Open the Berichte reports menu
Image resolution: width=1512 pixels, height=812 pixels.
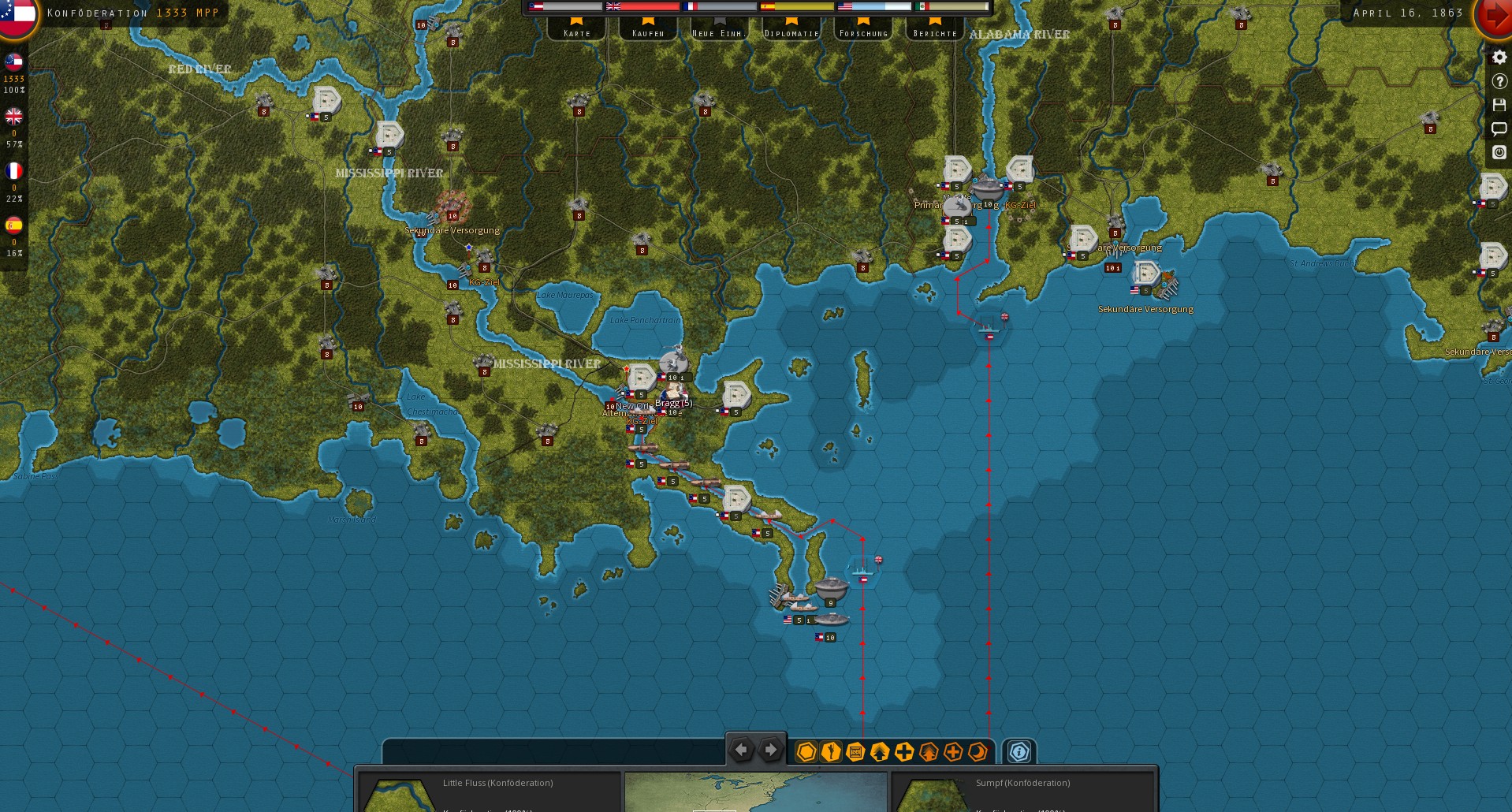pyautogui.click(x=933, y=33)
